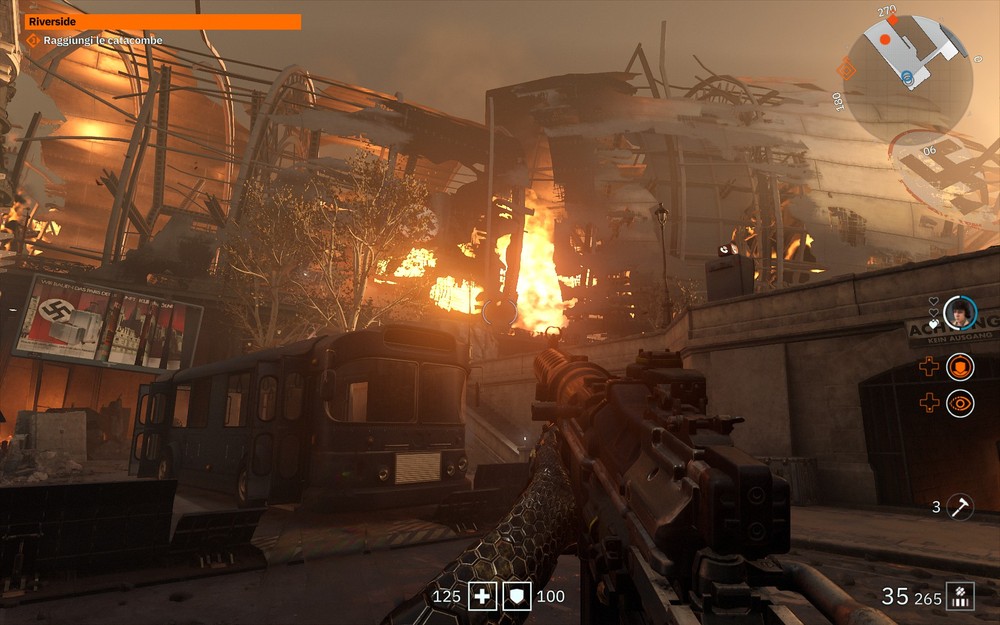Activate the orange shield pep signal
The image size is (1000, 625).
[x=960, y=367]
